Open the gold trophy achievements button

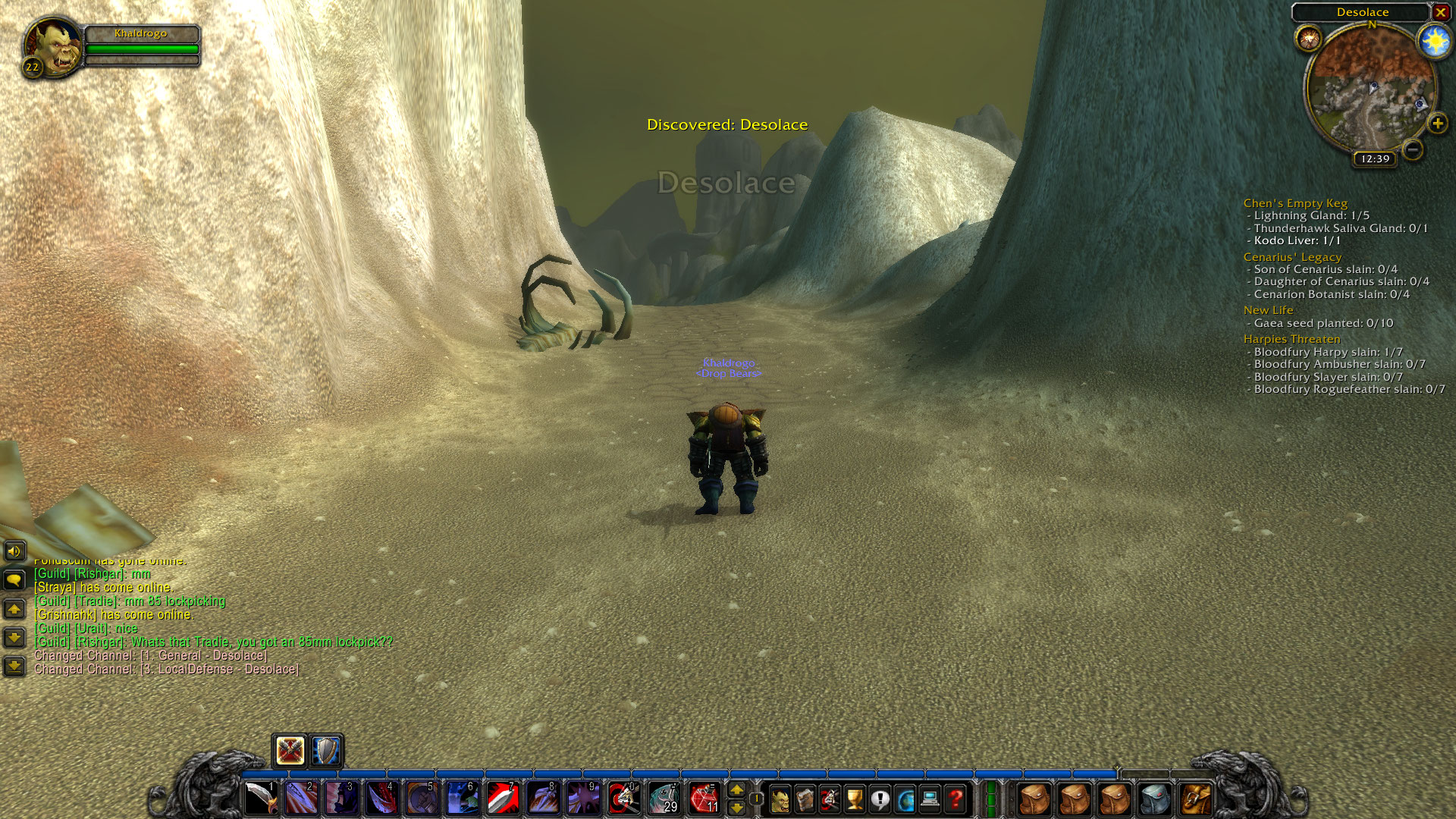pos(855,799)
